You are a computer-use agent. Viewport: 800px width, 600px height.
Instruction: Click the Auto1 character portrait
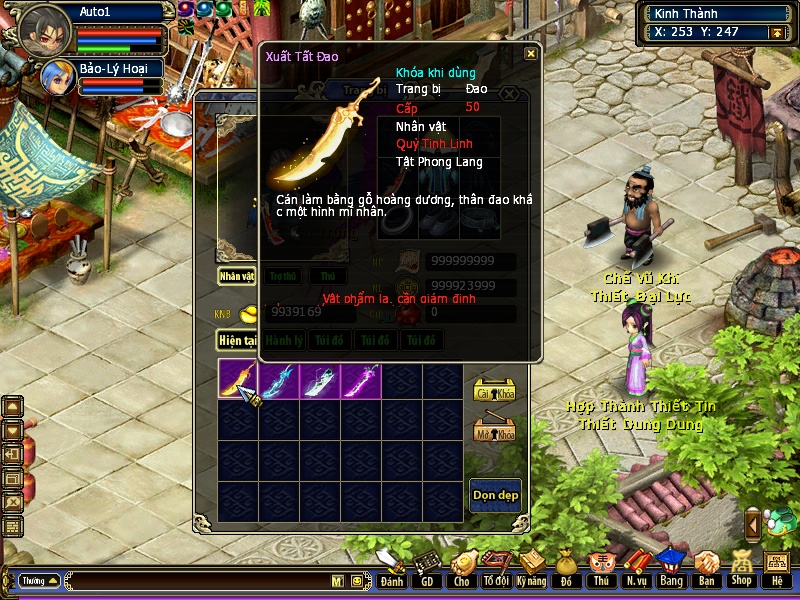click(43, 29)
